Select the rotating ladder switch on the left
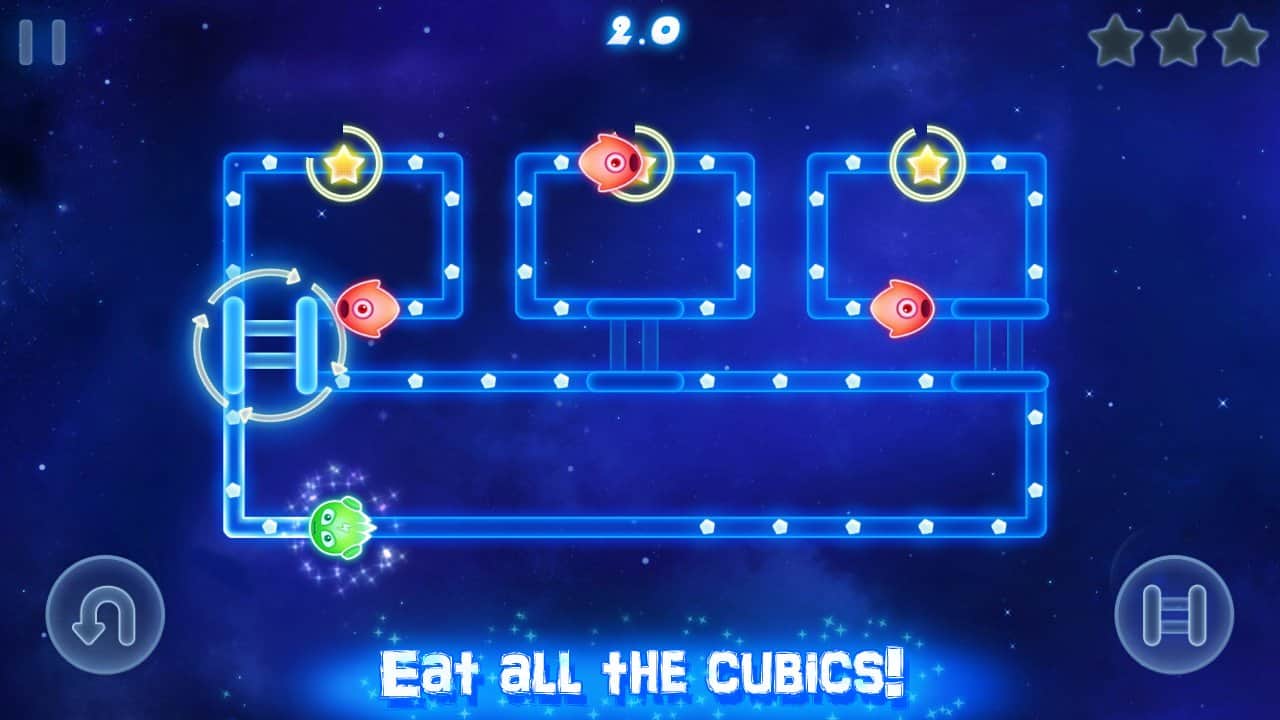This screenshot has height=720, width=1280. coord(270,345)
